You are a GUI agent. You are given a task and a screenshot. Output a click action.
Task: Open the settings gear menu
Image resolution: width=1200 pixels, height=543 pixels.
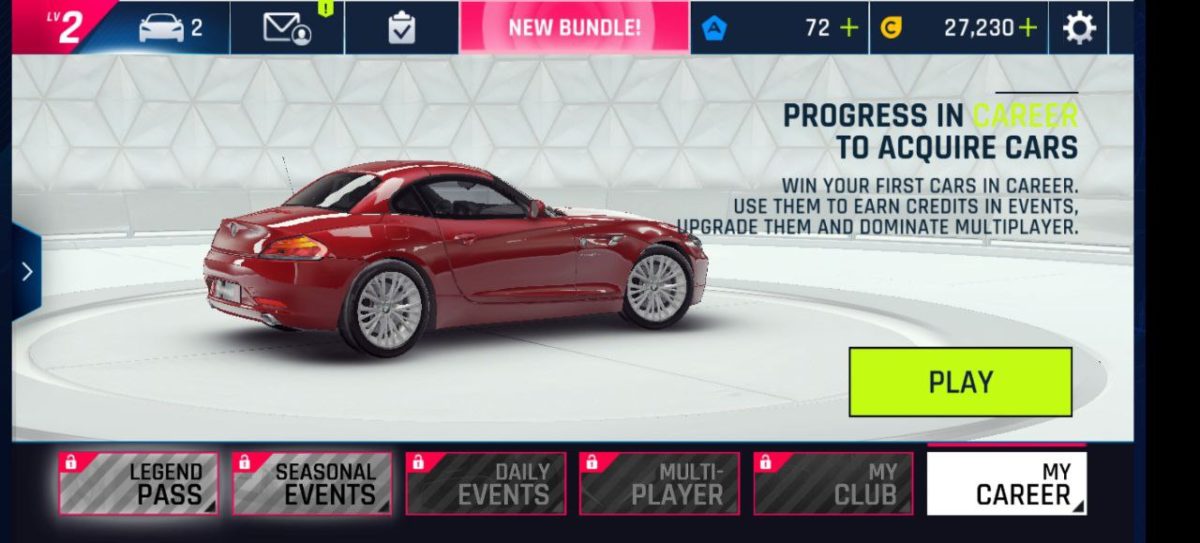[1078, 28]
